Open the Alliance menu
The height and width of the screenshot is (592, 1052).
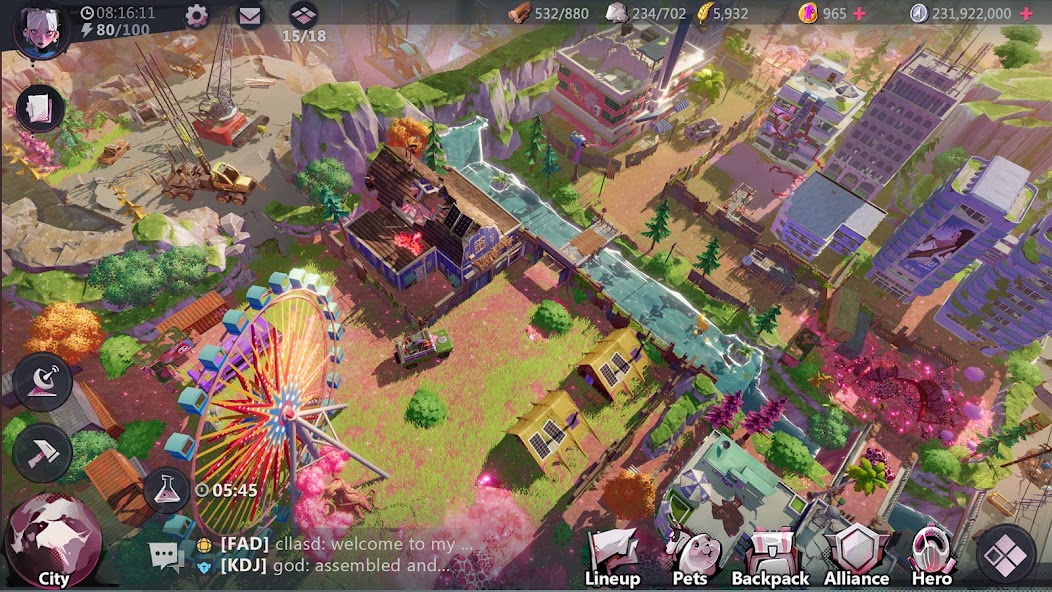[x=856, y=557]
